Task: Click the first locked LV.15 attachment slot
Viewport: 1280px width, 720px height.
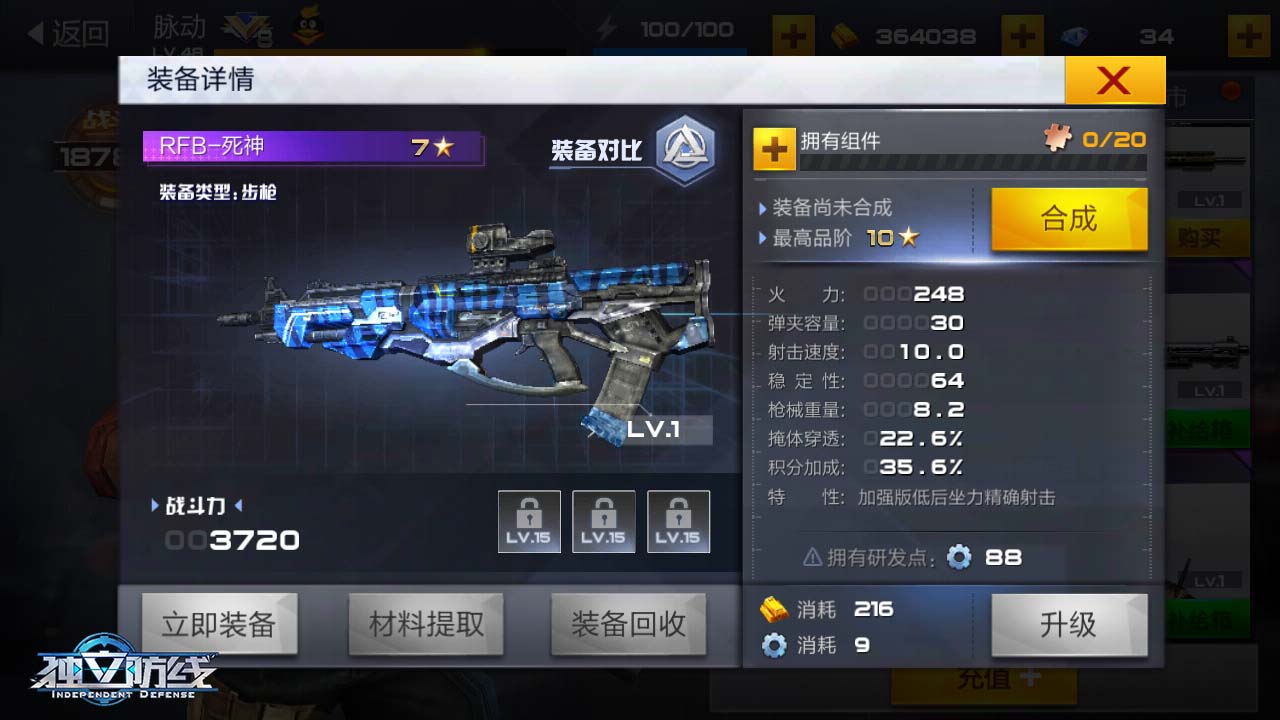Action: (x=529, y=520)
